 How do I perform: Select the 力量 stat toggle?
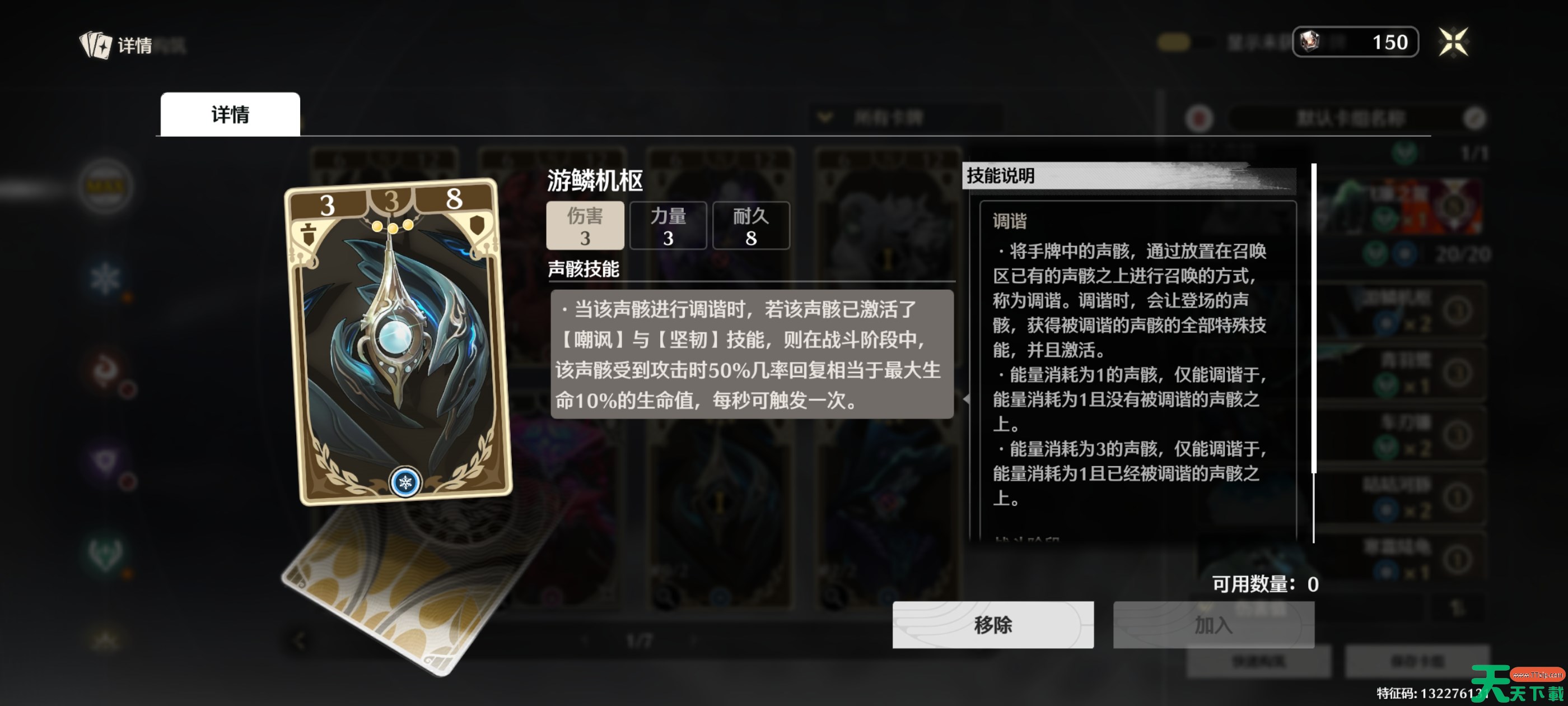(x=668, y=225)
